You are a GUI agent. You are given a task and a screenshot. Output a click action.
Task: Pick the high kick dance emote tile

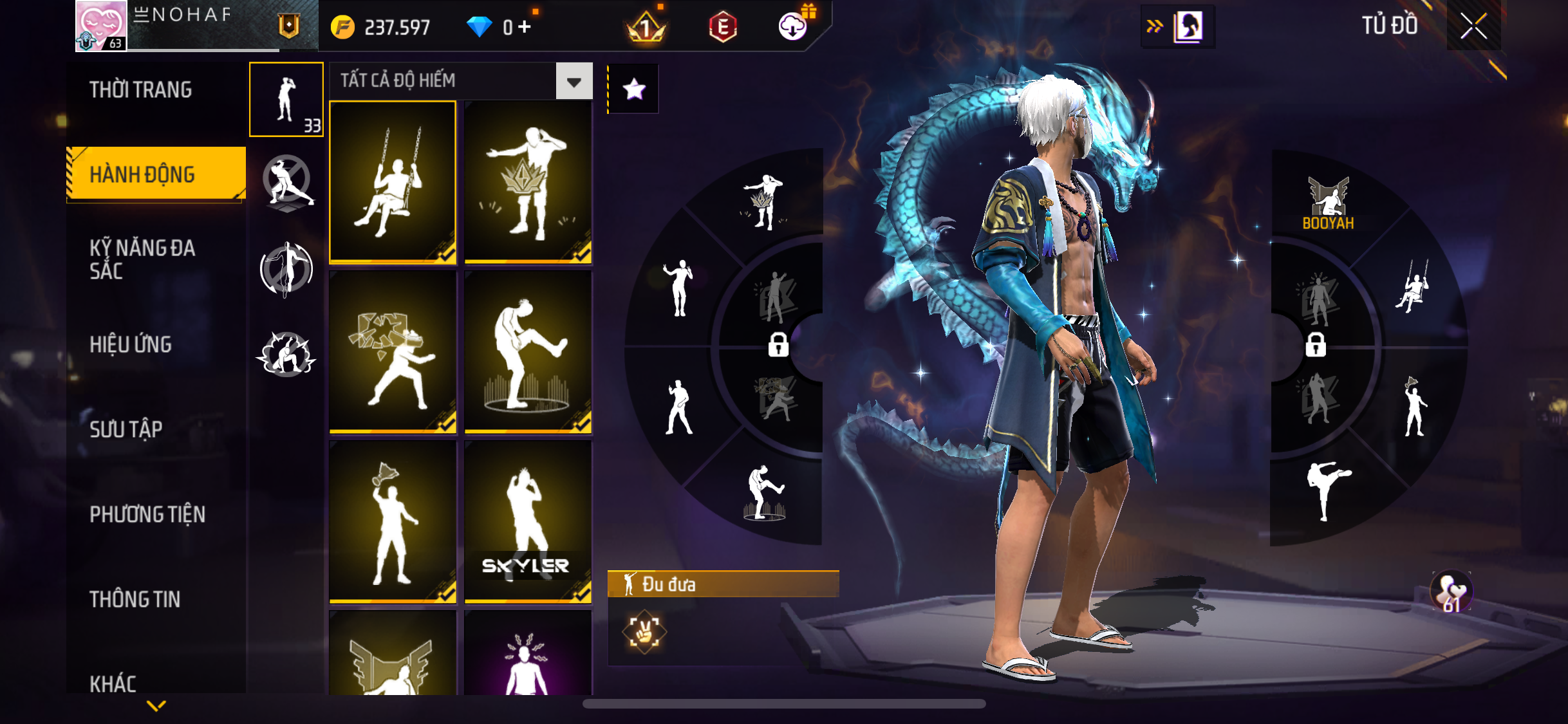[x=528, y=352]
